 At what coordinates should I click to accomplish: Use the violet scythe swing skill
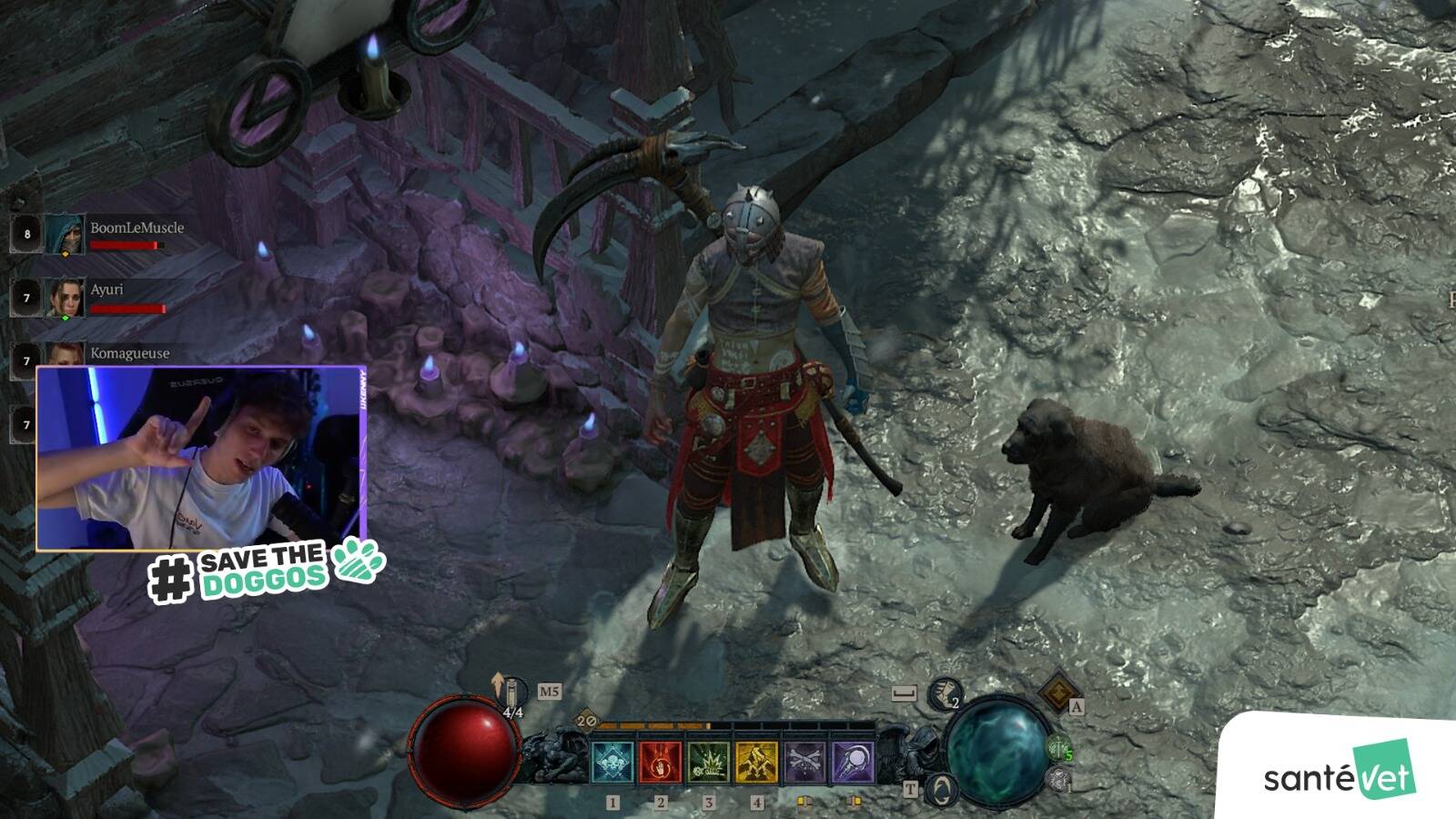tap(853, 762)
